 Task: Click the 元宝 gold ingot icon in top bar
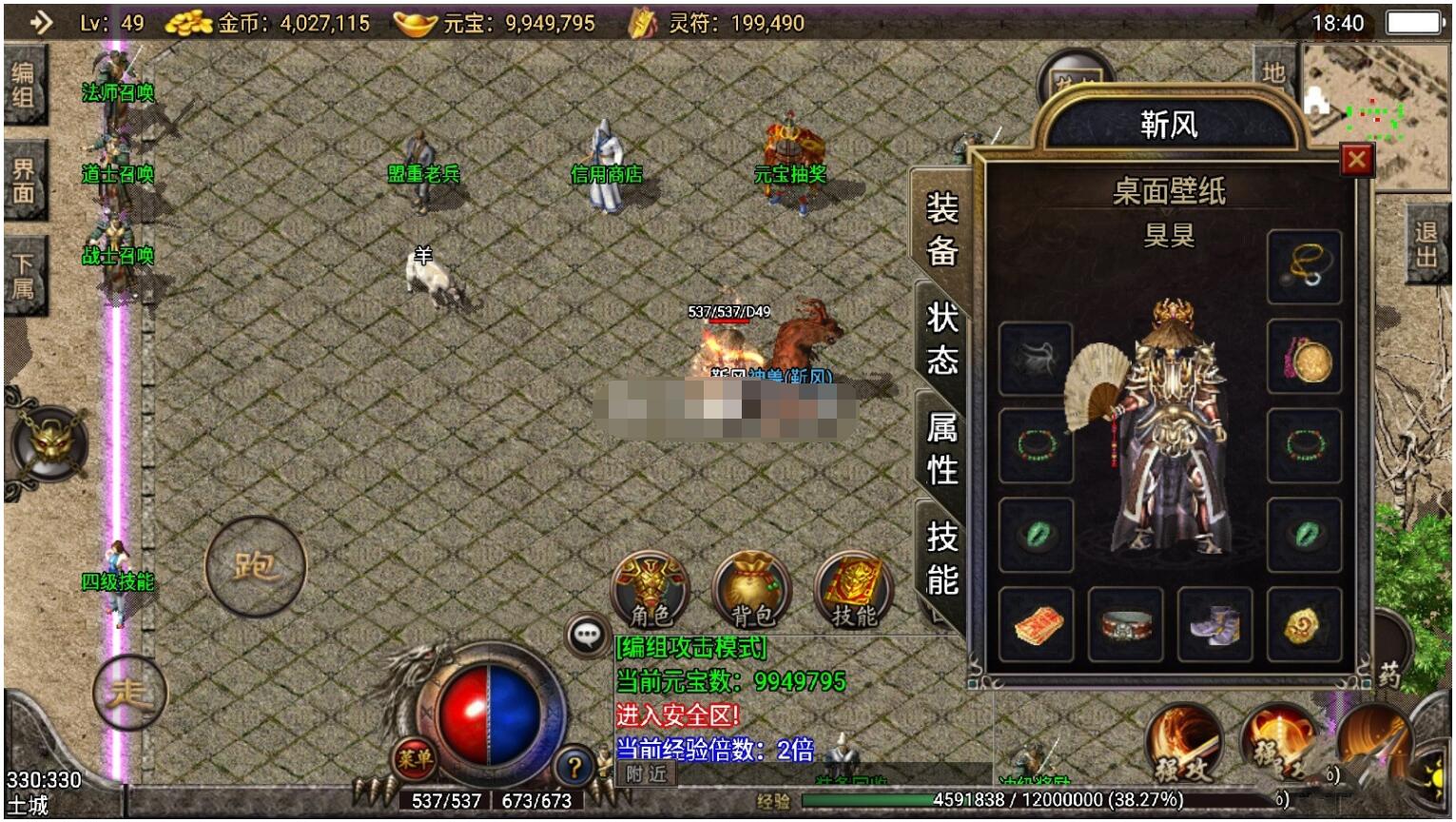(x=414, y=21)
